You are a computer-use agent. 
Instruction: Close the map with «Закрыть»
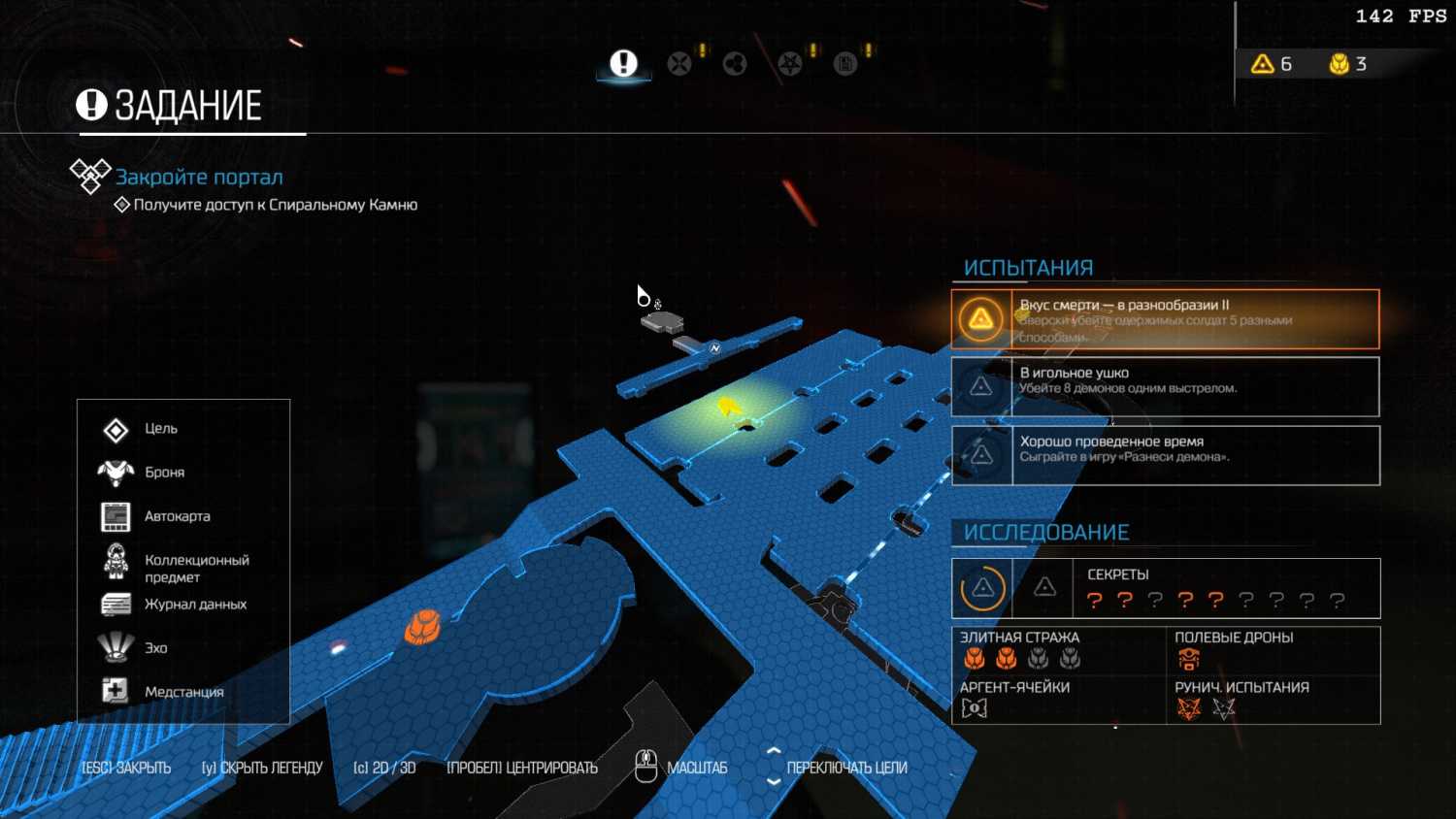[x=126, y=768]
